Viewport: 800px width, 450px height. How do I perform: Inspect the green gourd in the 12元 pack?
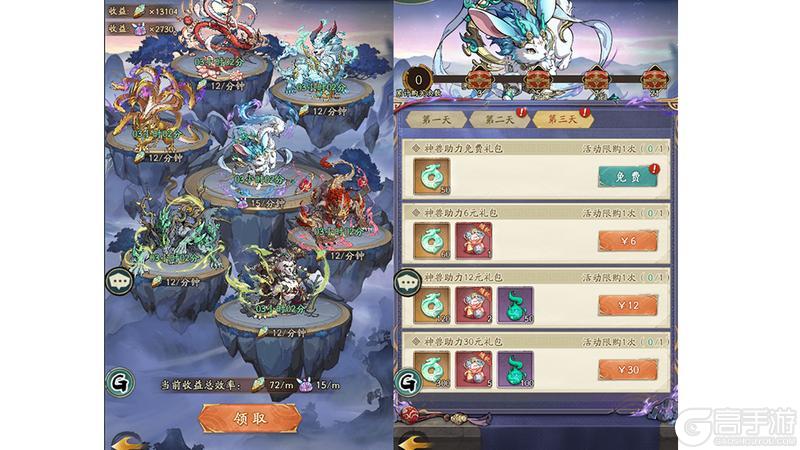515,305
